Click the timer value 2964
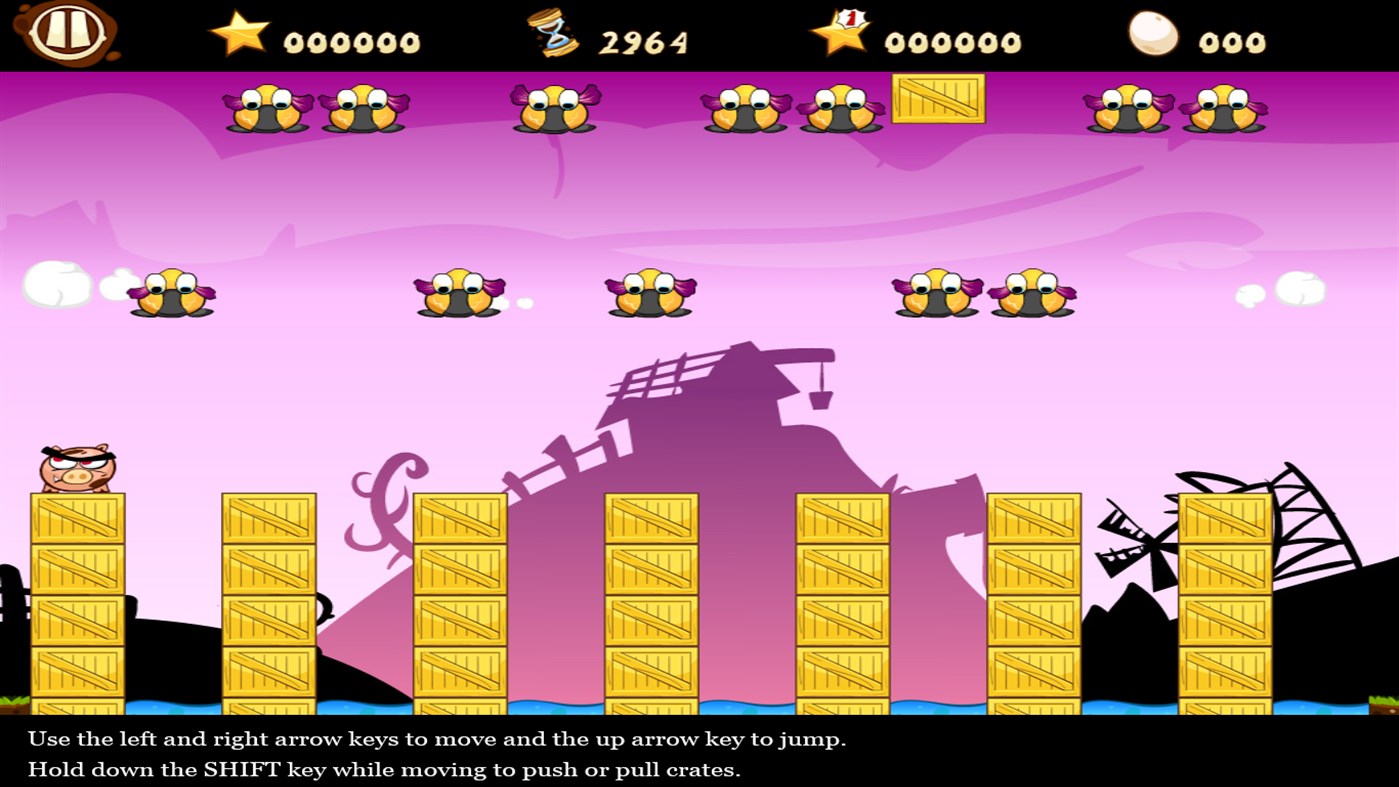Viewport: 1399px width, 787px height. tap(643, 40)
